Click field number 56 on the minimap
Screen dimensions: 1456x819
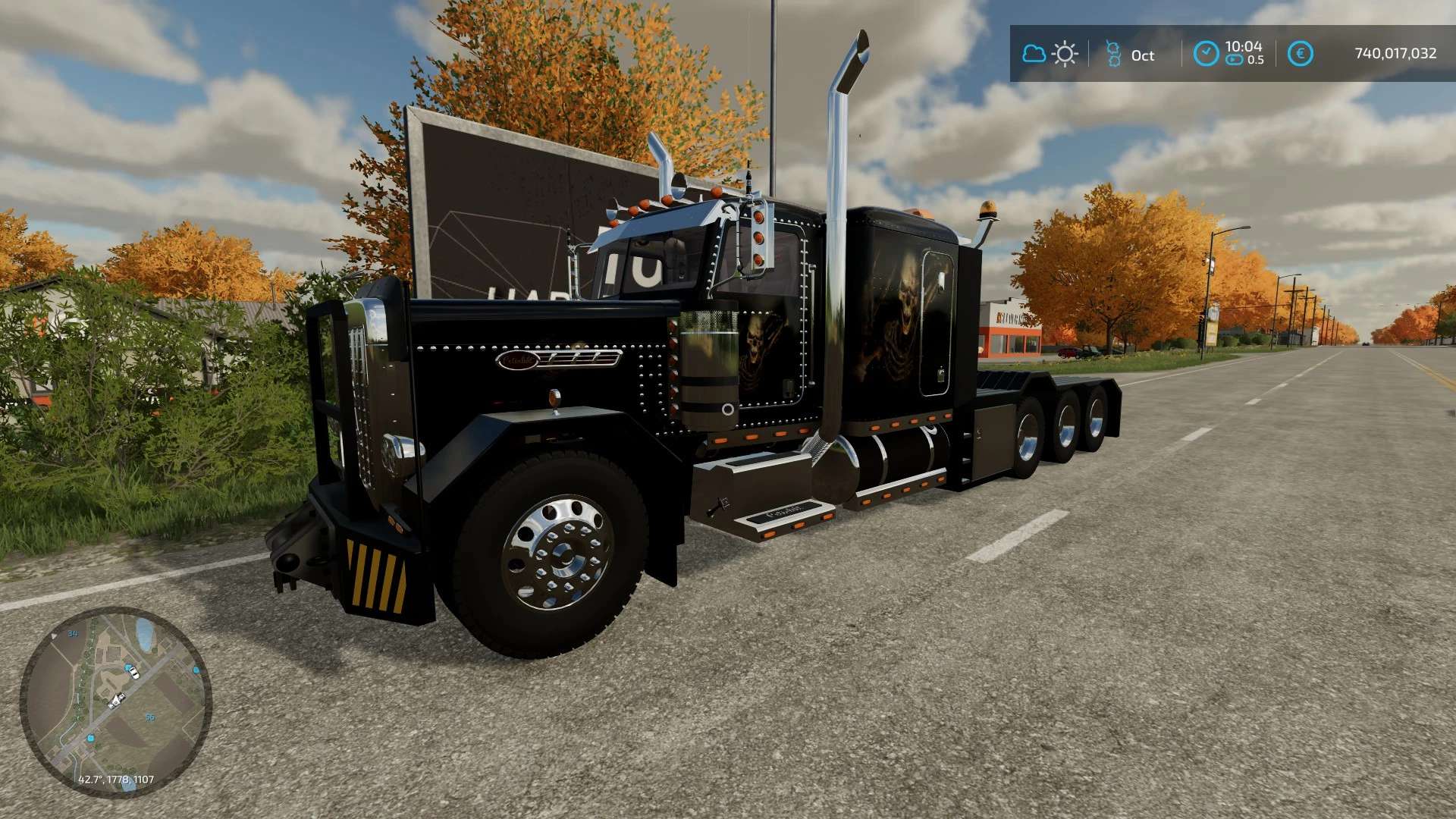tap(151, 717)
